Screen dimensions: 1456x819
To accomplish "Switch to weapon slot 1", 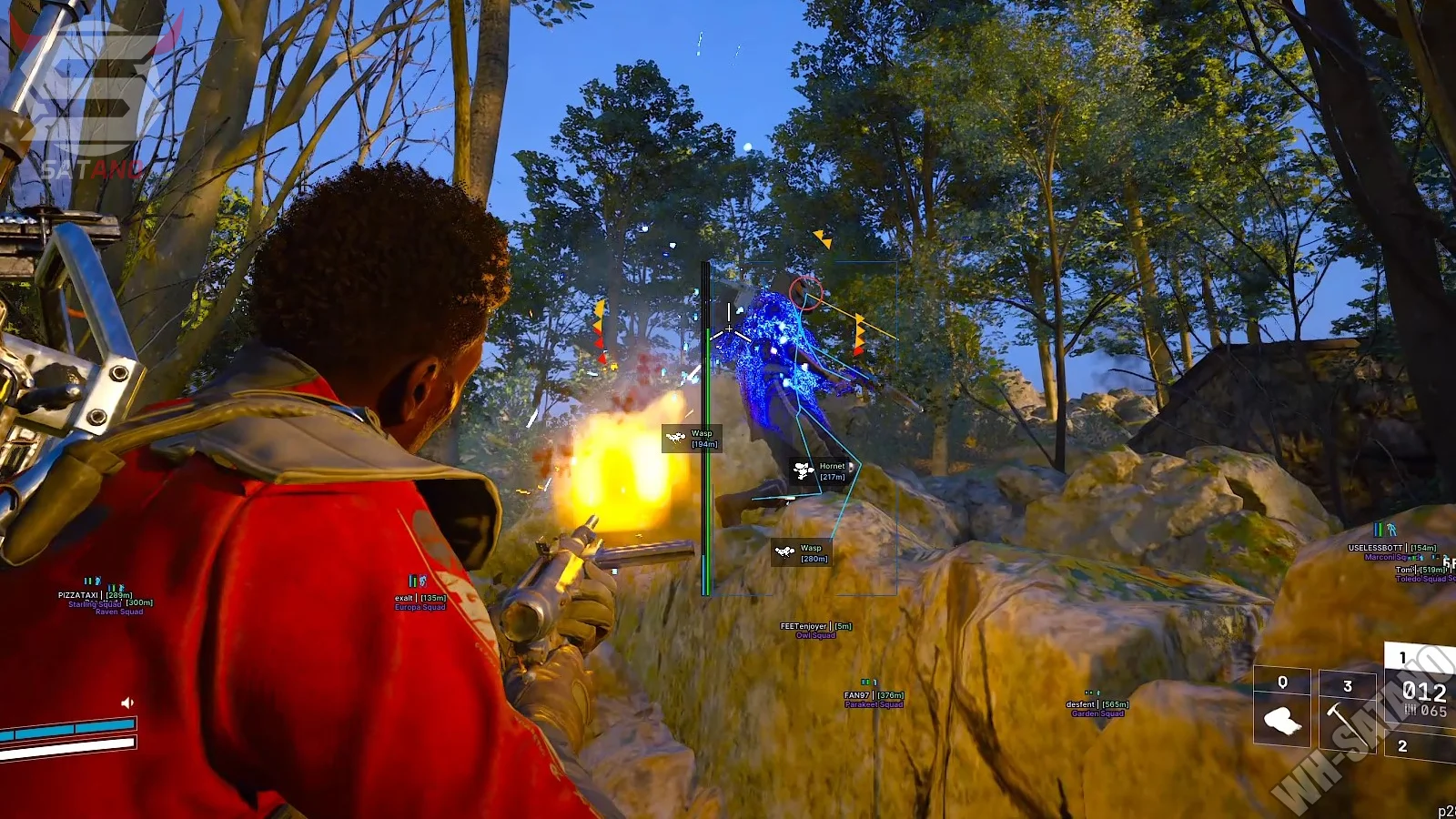I will (x=1421, y=691).
